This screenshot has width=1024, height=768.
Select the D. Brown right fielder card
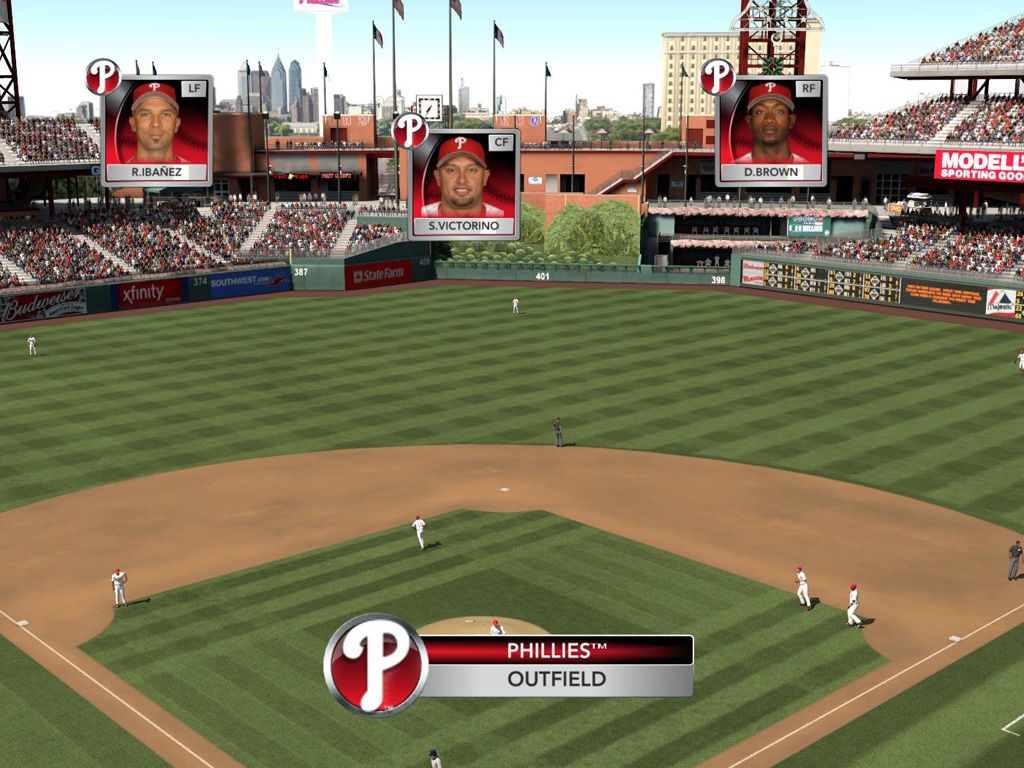[770, 130]
